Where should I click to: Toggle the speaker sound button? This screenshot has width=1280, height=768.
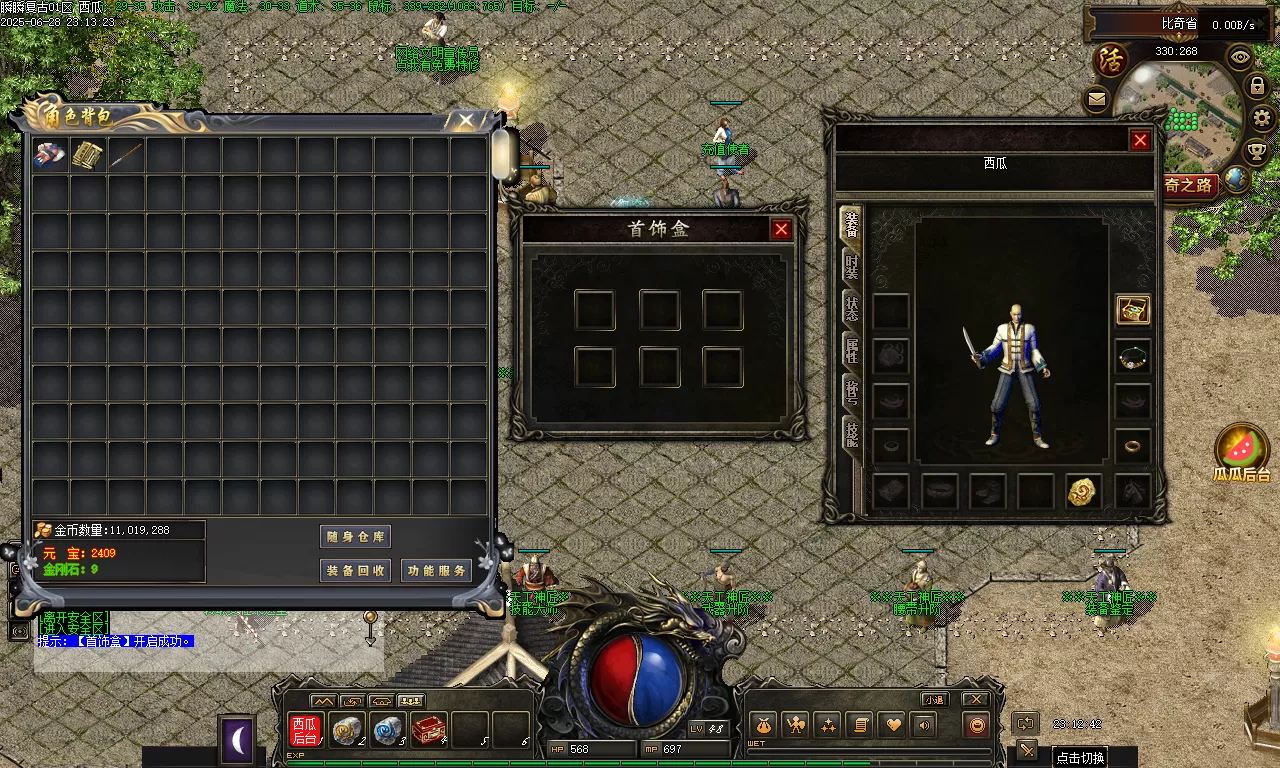924,726
